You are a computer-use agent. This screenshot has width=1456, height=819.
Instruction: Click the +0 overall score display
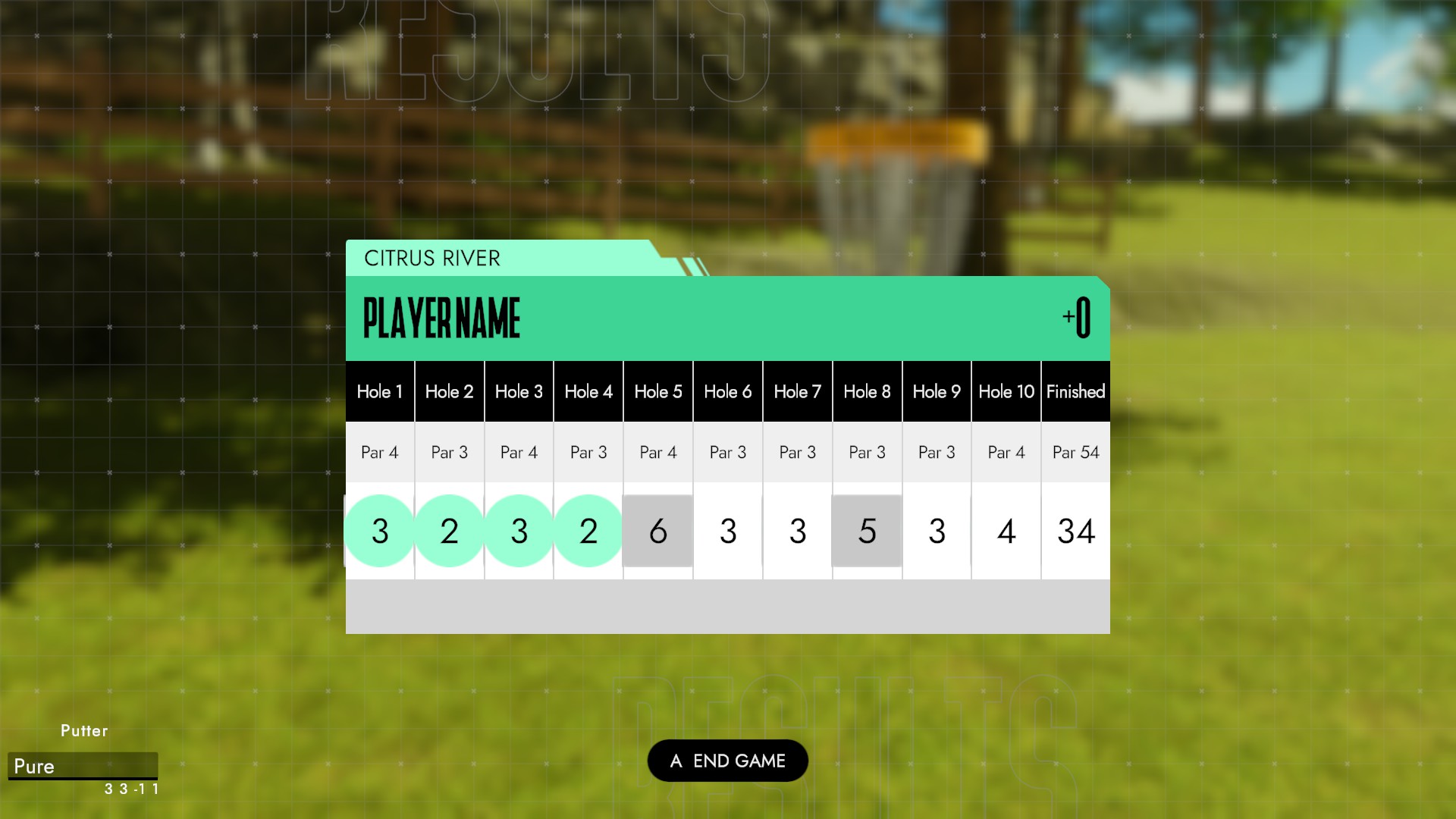pos(1075,318)
